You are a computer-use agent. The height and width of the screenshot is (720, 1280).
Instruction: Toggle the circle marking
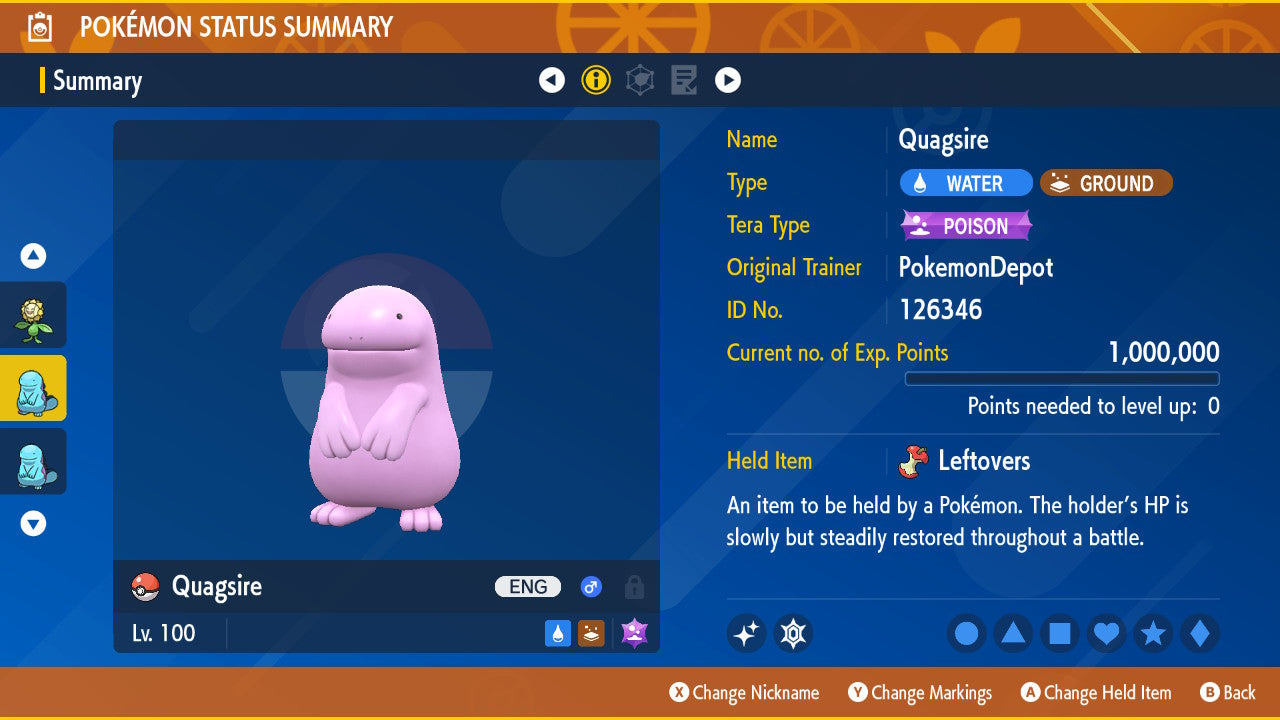966,634
